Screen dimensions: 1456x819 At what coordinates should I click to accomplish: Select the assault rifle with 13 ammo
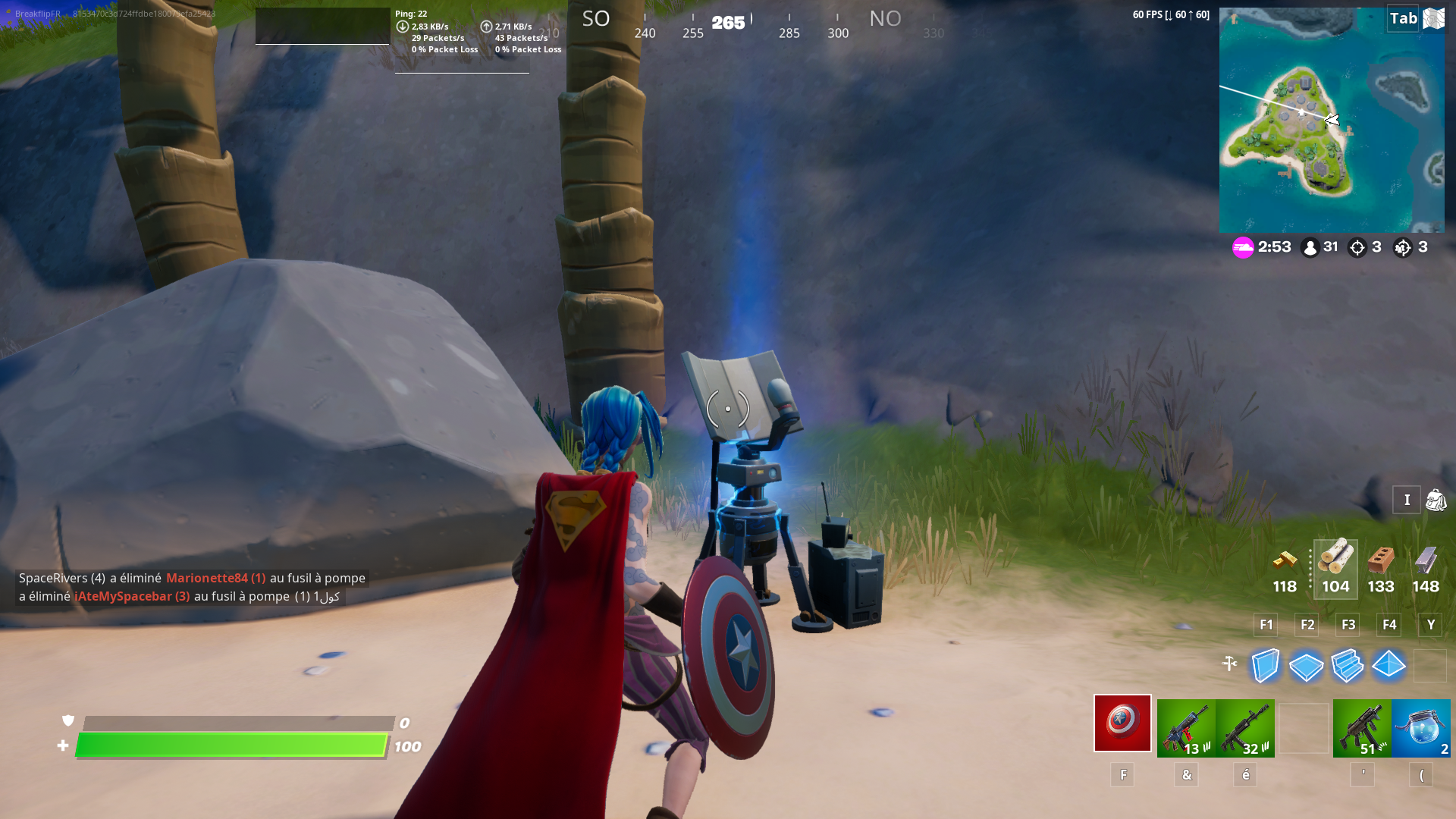(1185, 725)
